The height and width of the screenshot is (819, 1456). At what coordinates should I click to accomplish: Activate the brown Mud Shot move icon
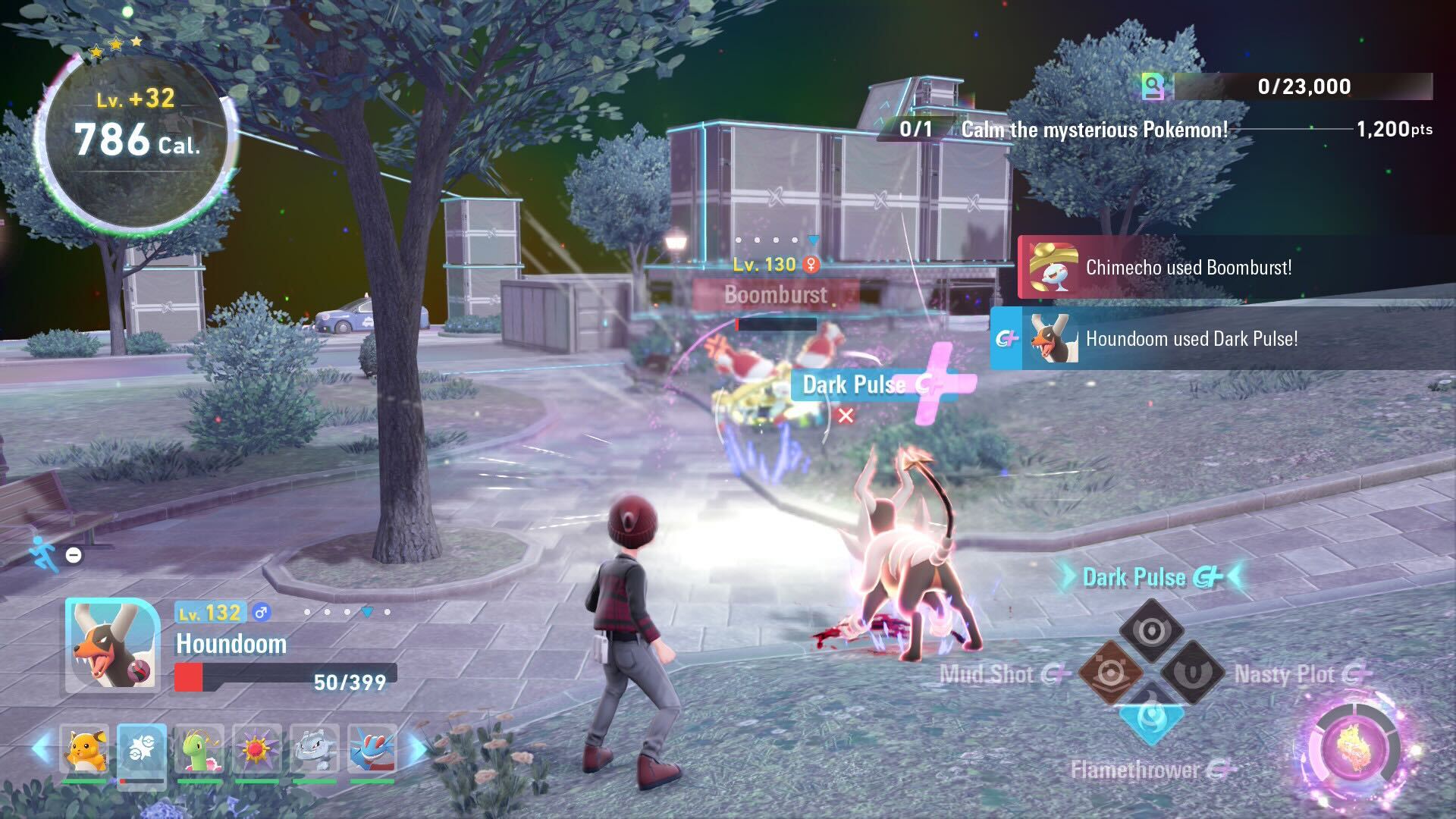(x=1109, y=673)
